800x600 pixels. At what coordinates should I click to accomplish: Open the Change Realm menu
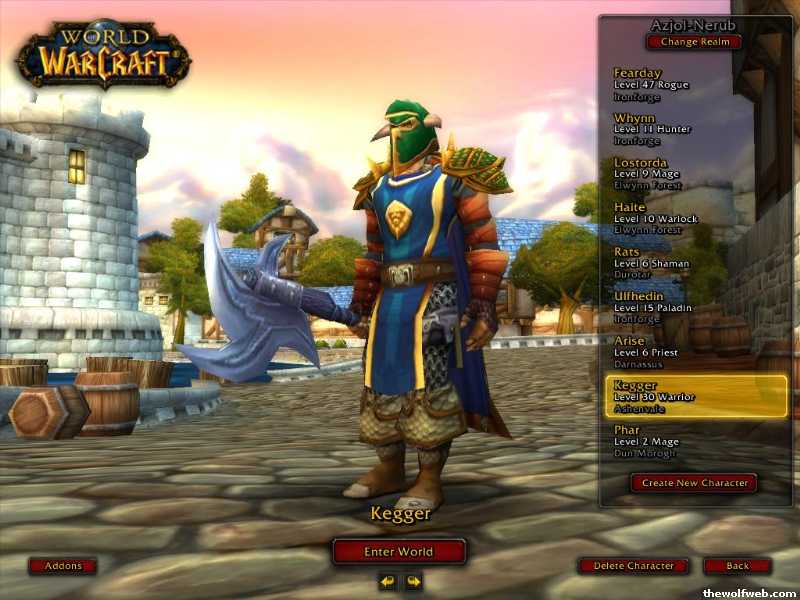point(694,42)
